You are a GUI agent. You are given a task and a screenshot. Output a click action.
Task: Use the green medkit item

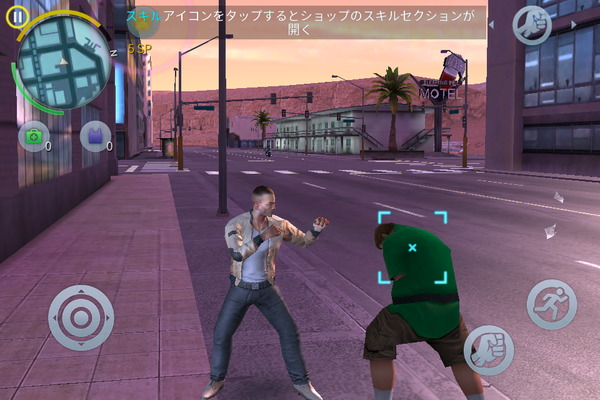pos(33,137)
